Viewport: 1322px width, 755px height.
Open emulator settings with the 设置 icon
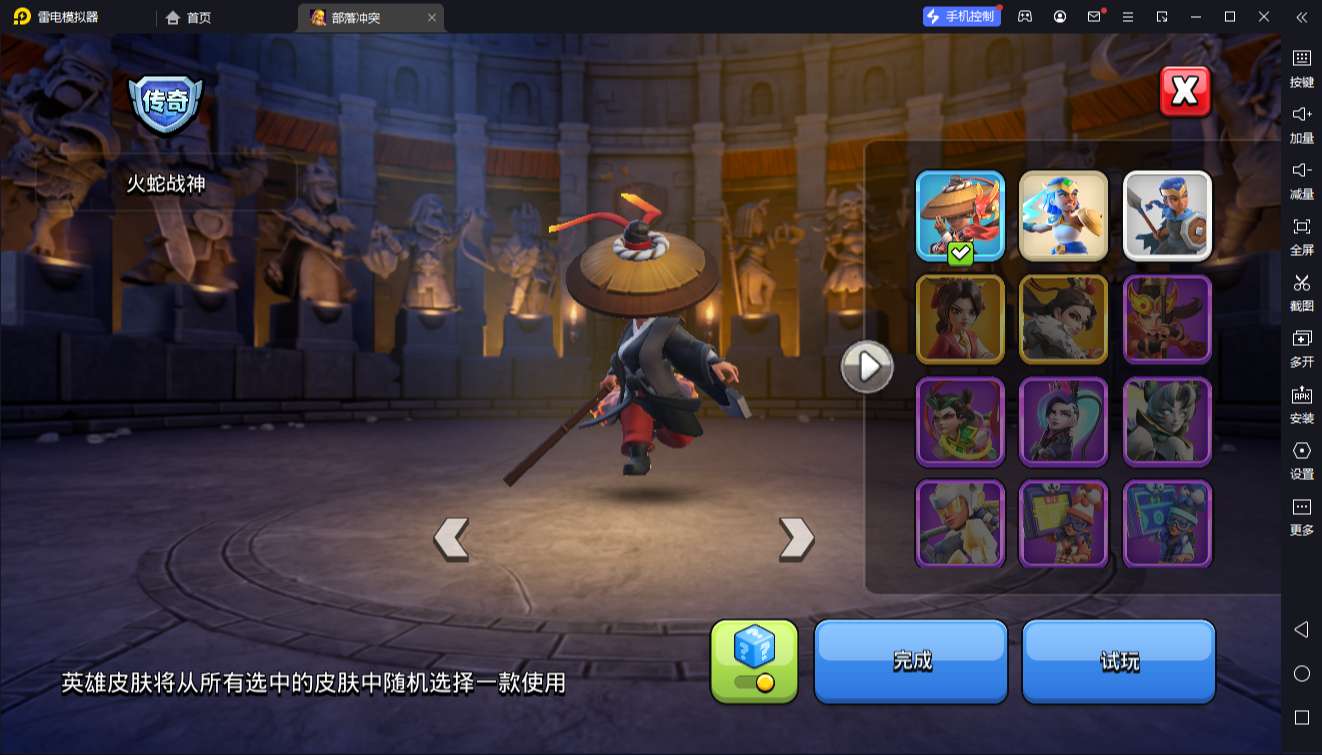[1301, 462]
